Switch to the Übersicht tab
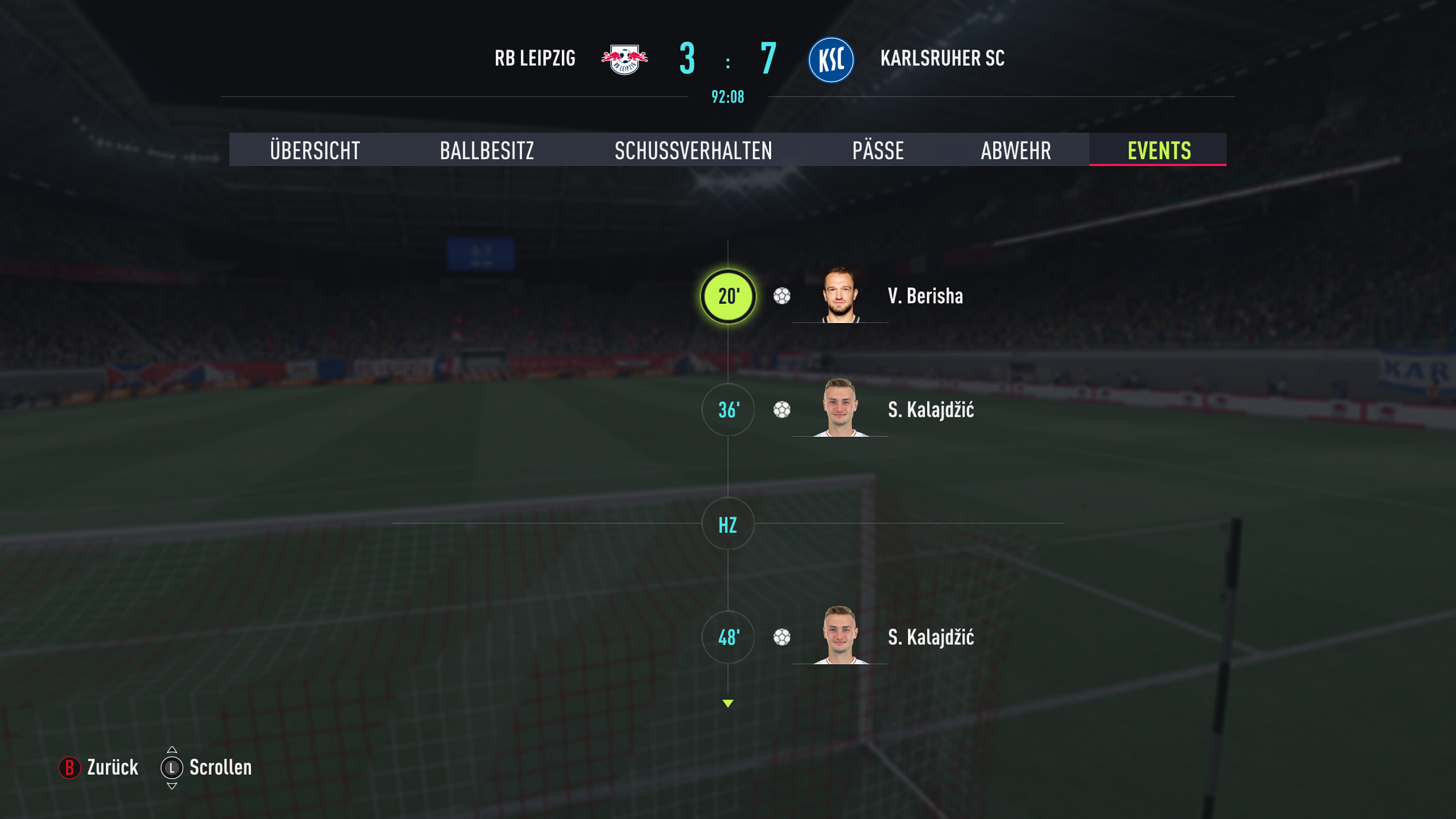 click(315, 150)
